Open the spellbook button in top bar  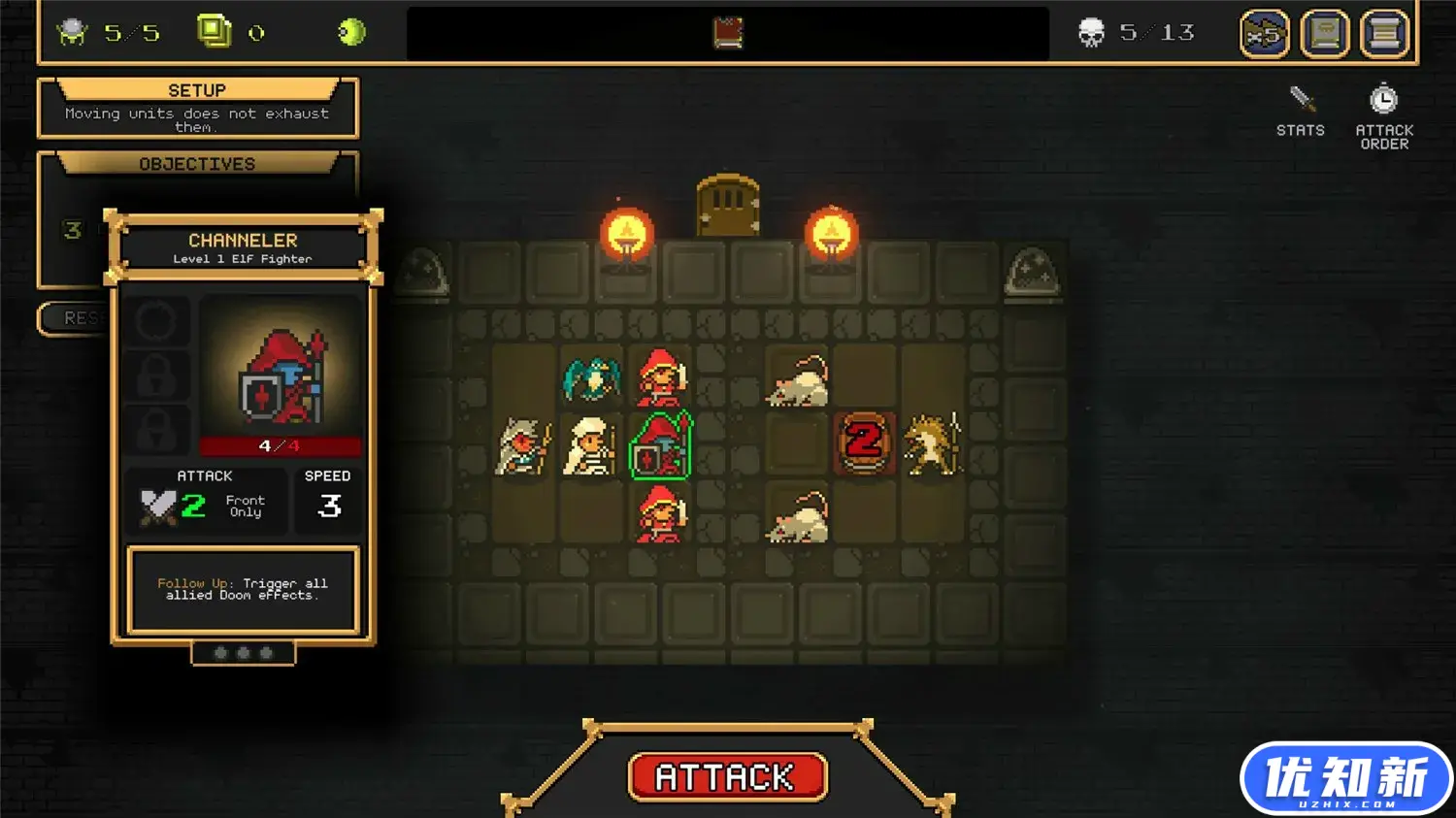[1325, 34]
